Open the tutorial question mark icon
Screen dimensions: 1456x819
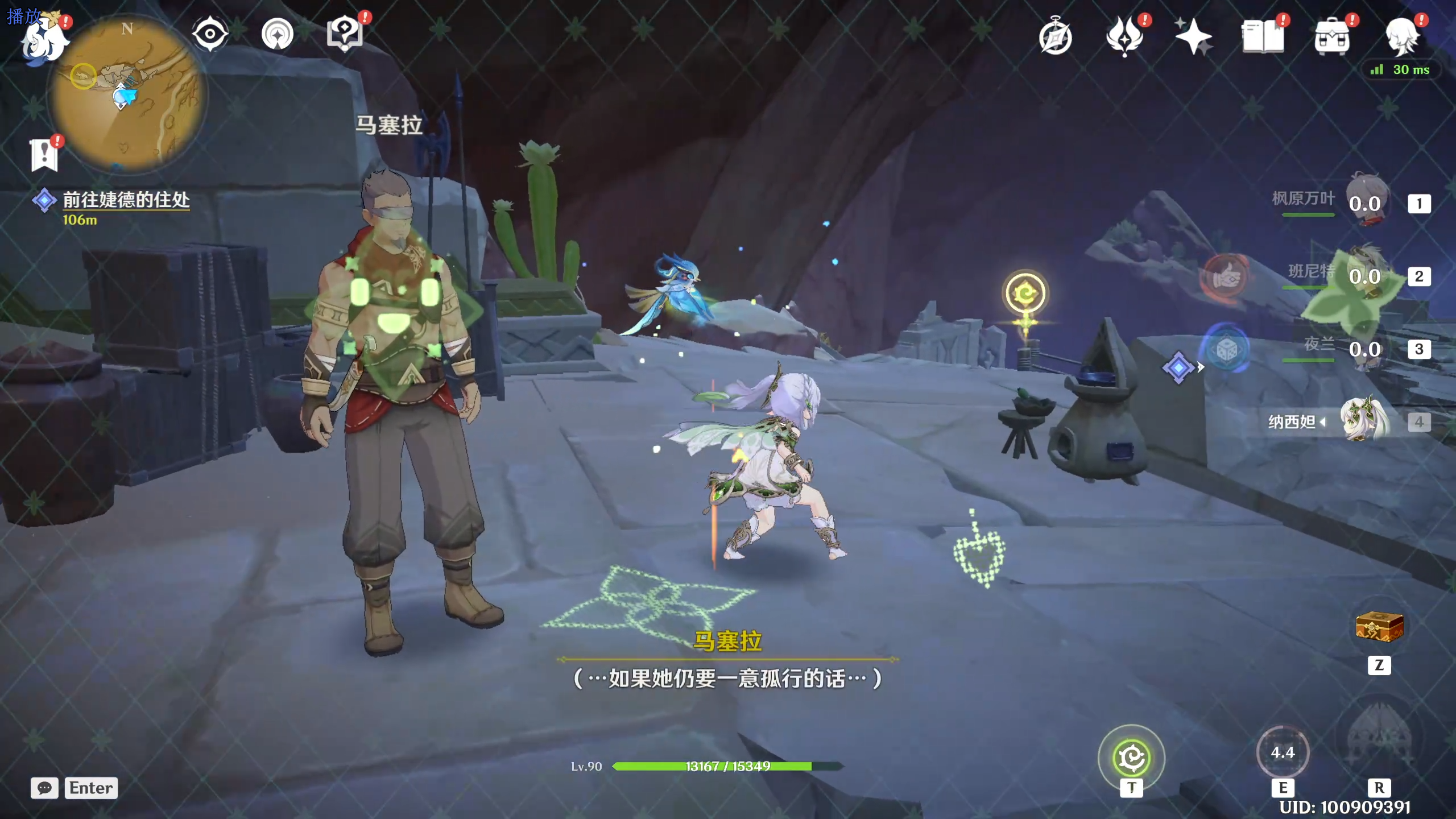345,33
